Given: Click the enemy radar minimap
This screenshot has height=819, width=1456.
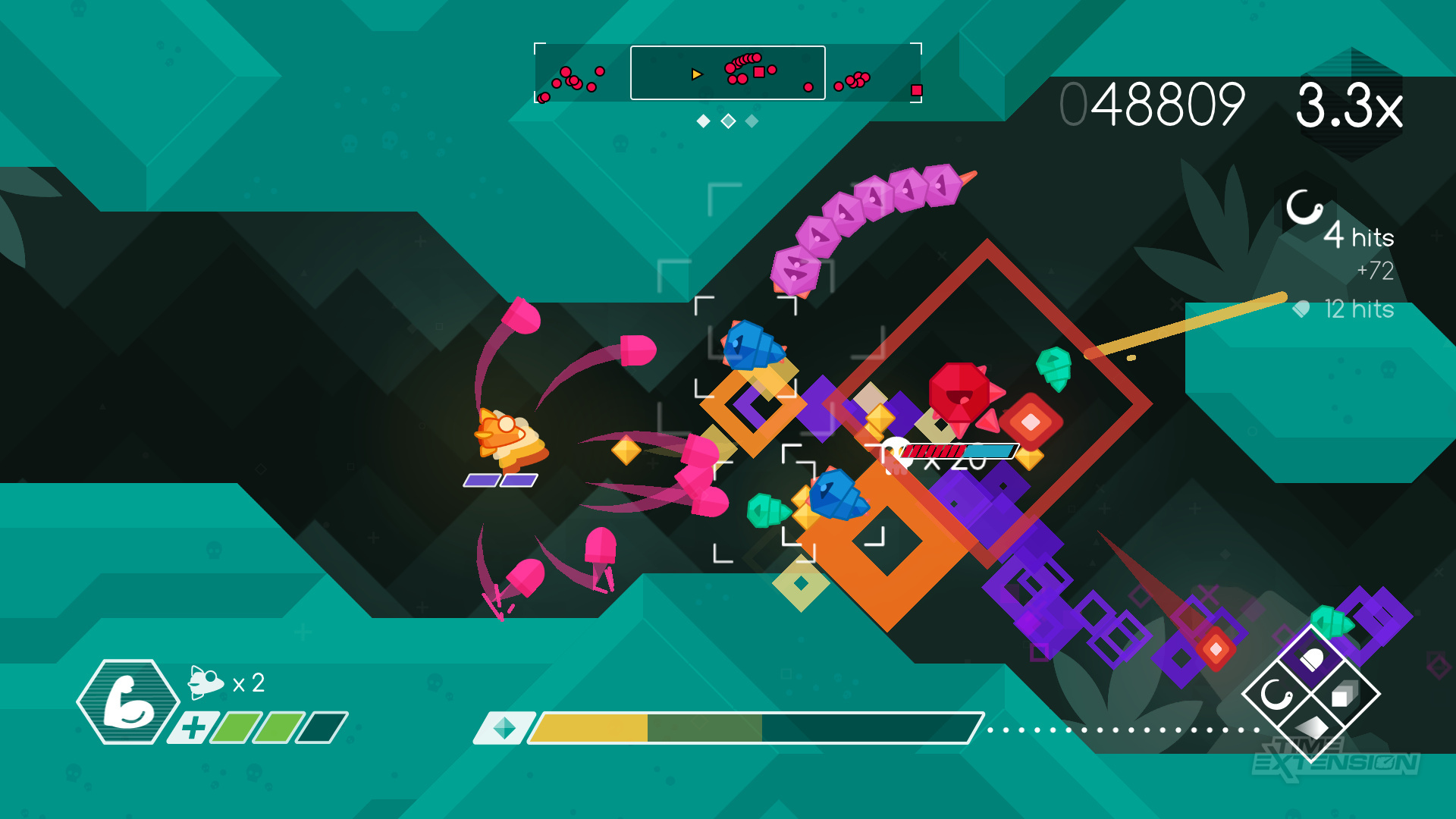Looking at the screenshot, I should [x=727, y=73].
